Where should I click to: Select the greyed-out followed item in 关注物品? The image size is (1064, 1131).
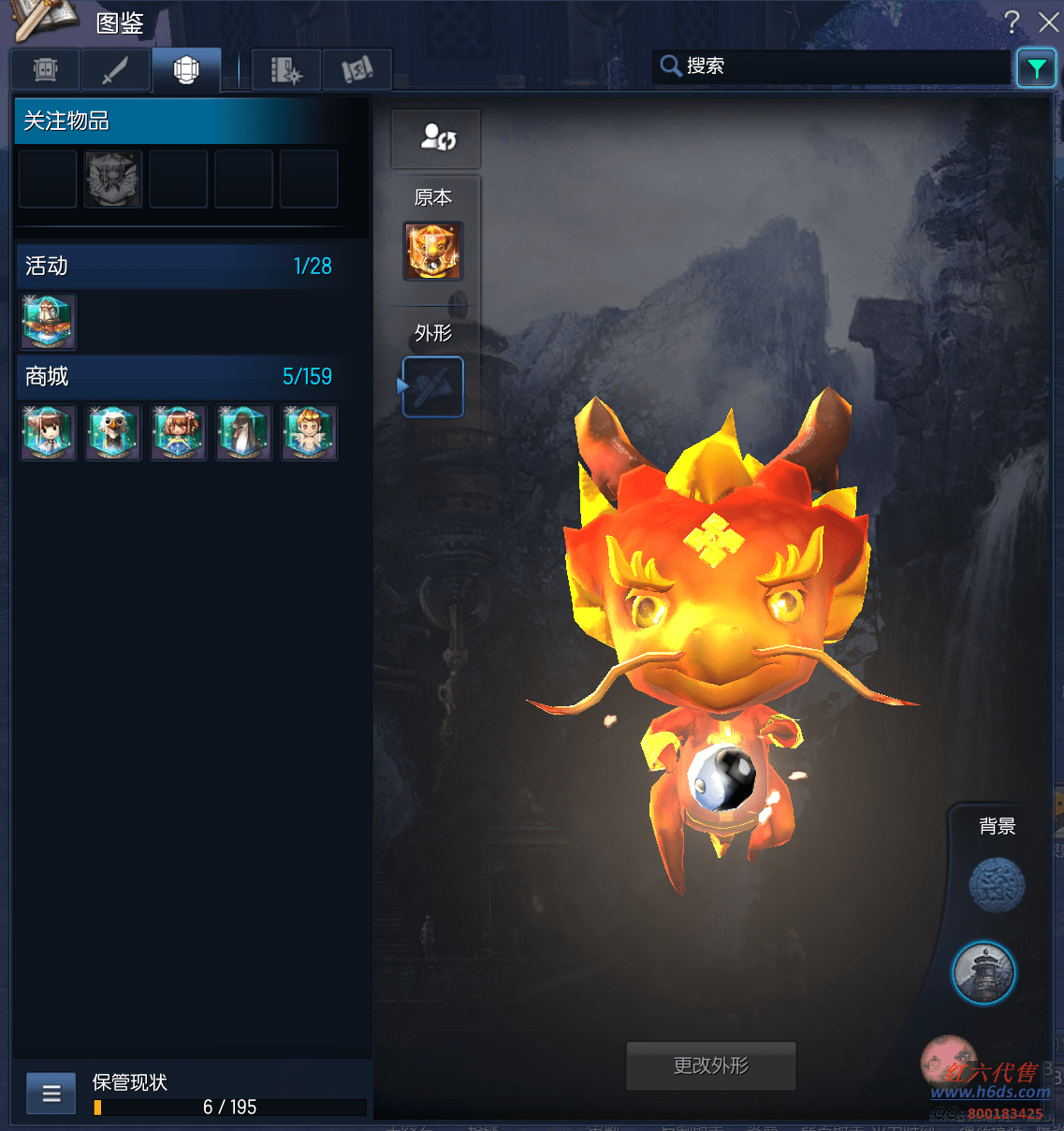(113, 179)
